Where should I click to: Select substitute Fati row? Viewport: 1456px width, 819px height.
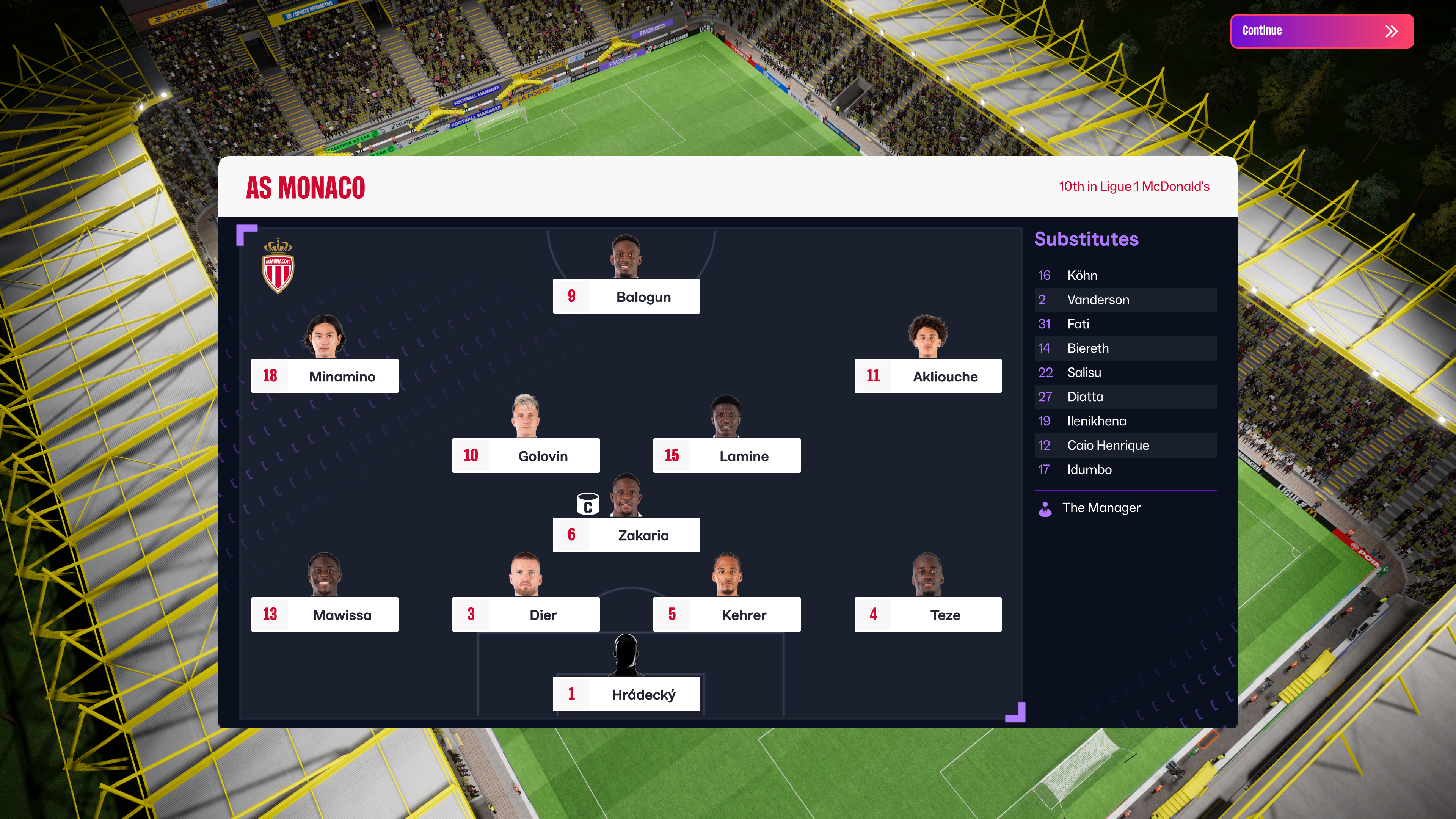(x=1125, y=325)
